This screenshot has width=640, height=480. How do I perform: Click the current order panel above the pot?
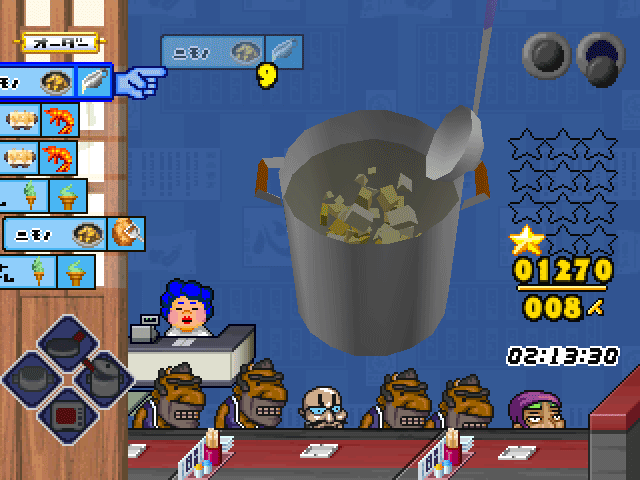click(x=230, y=52)
